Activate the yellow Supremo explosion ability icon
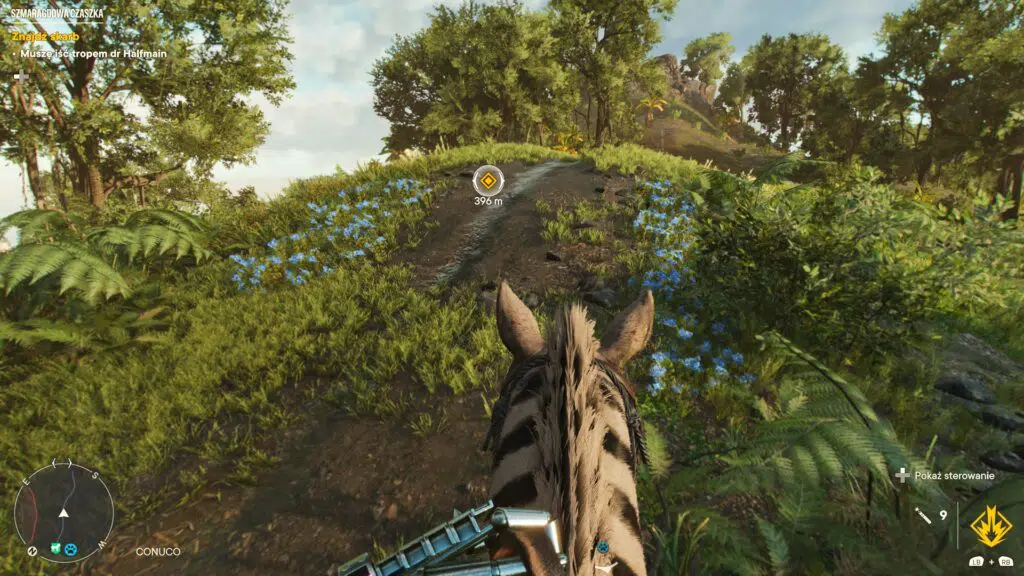This screenshot has height=576, width=1024. [x=990, y=526]
